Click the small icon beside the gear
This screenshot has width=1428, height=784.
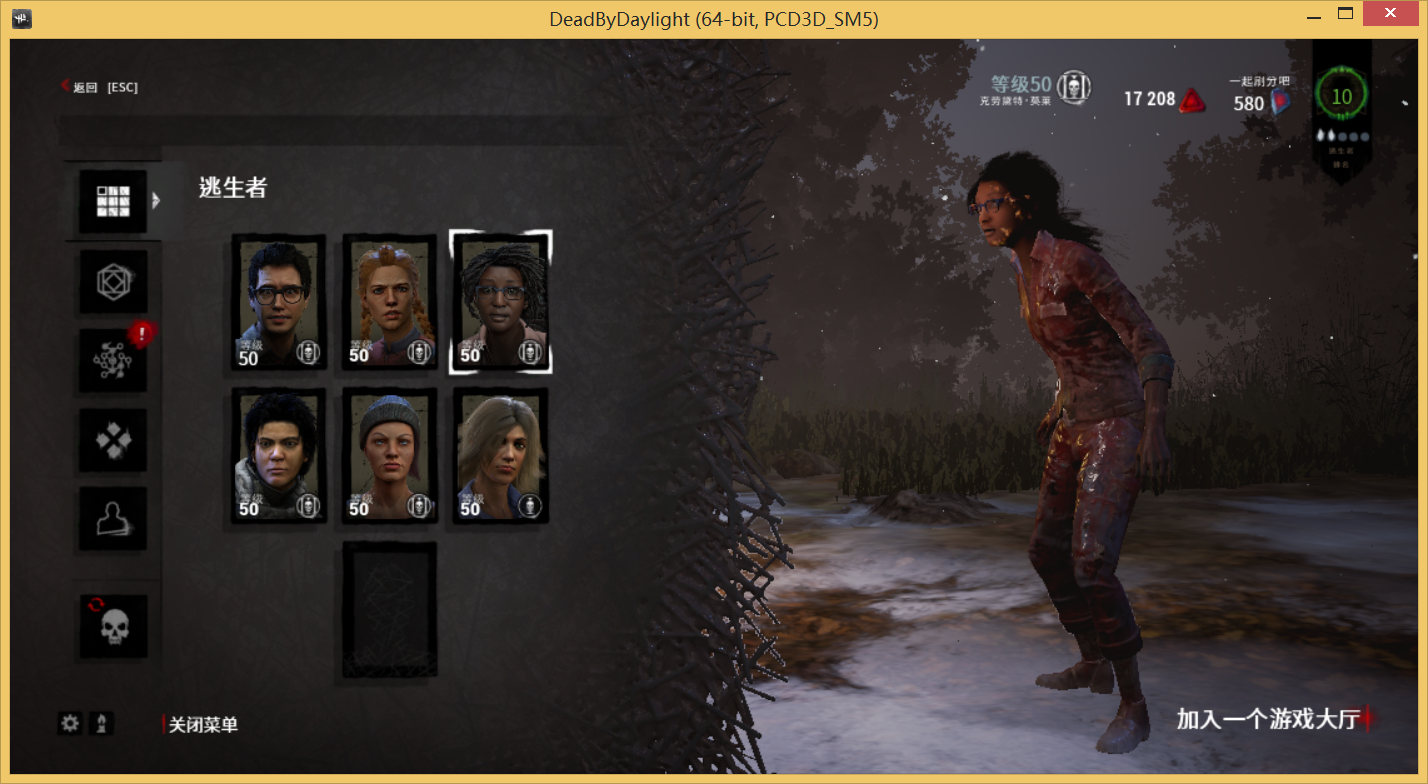(101, 723)
